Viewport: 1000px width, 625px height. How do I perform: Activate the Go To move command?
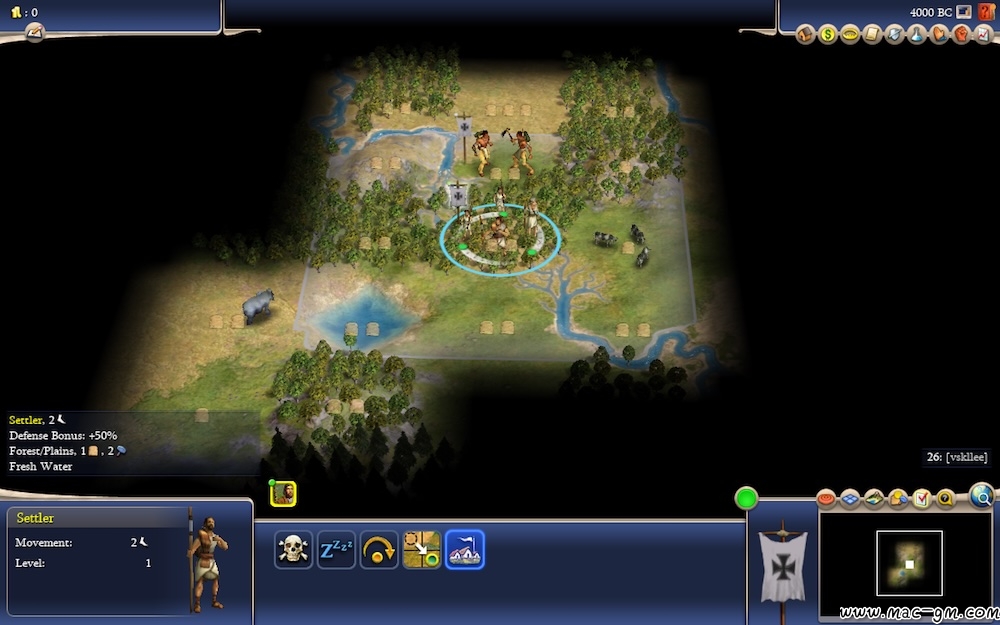(x=422, y=549)
